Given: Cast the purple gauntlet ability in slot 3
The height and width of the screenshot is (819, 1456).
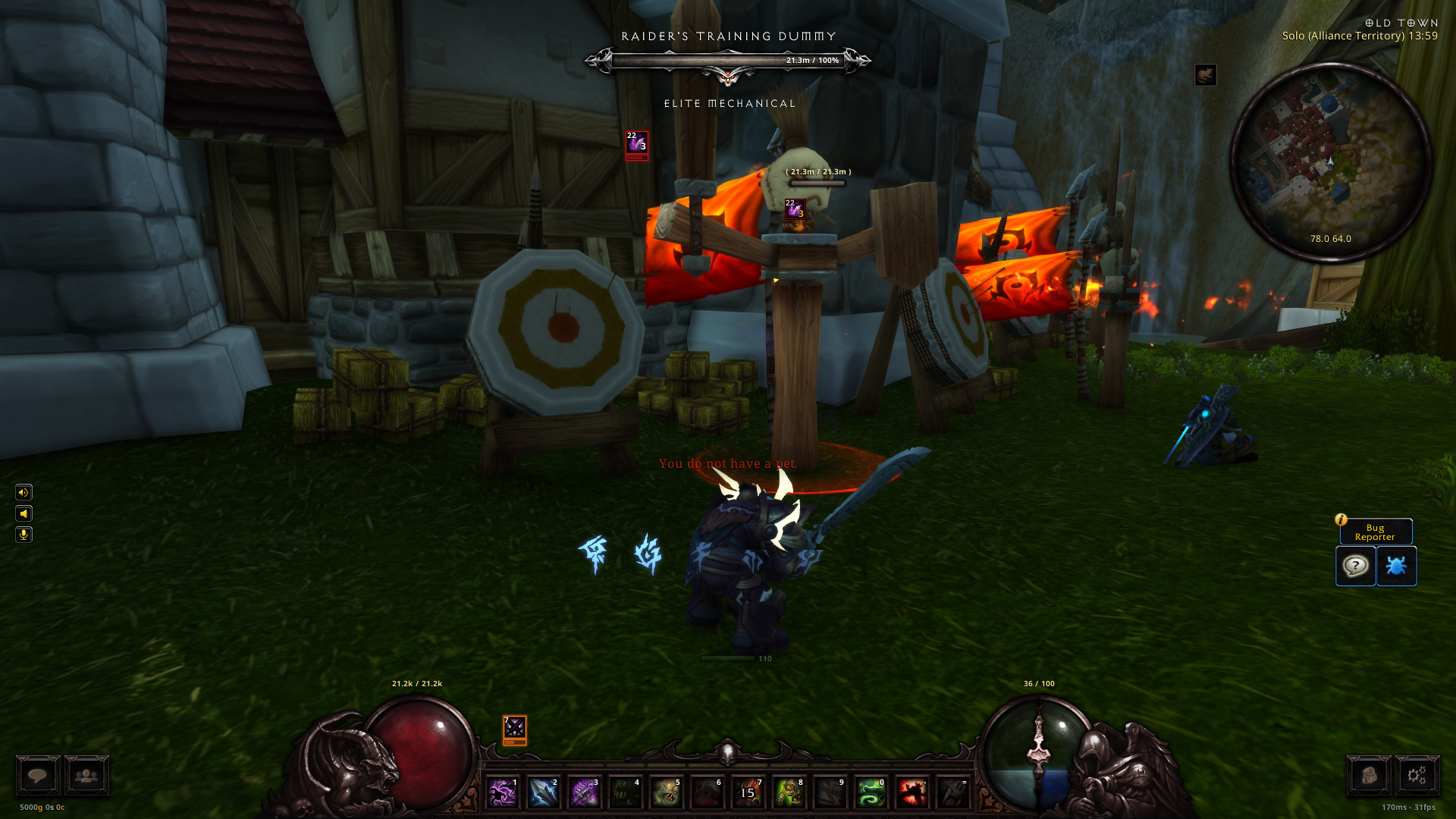Looking at the screenshot, I should 584,792.
